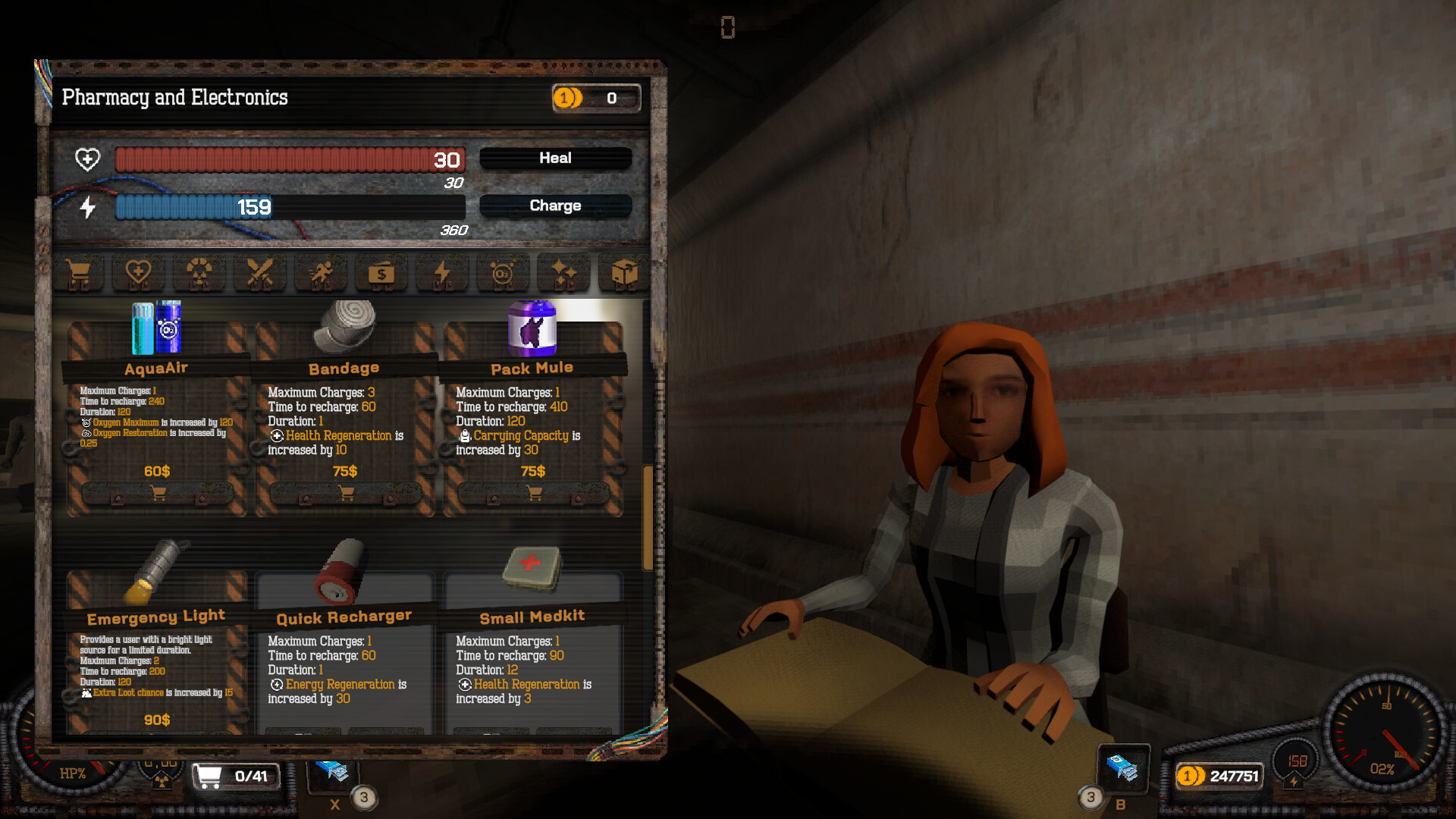Open the running speed items category
1456x819 pixels.
pos(321,273)
